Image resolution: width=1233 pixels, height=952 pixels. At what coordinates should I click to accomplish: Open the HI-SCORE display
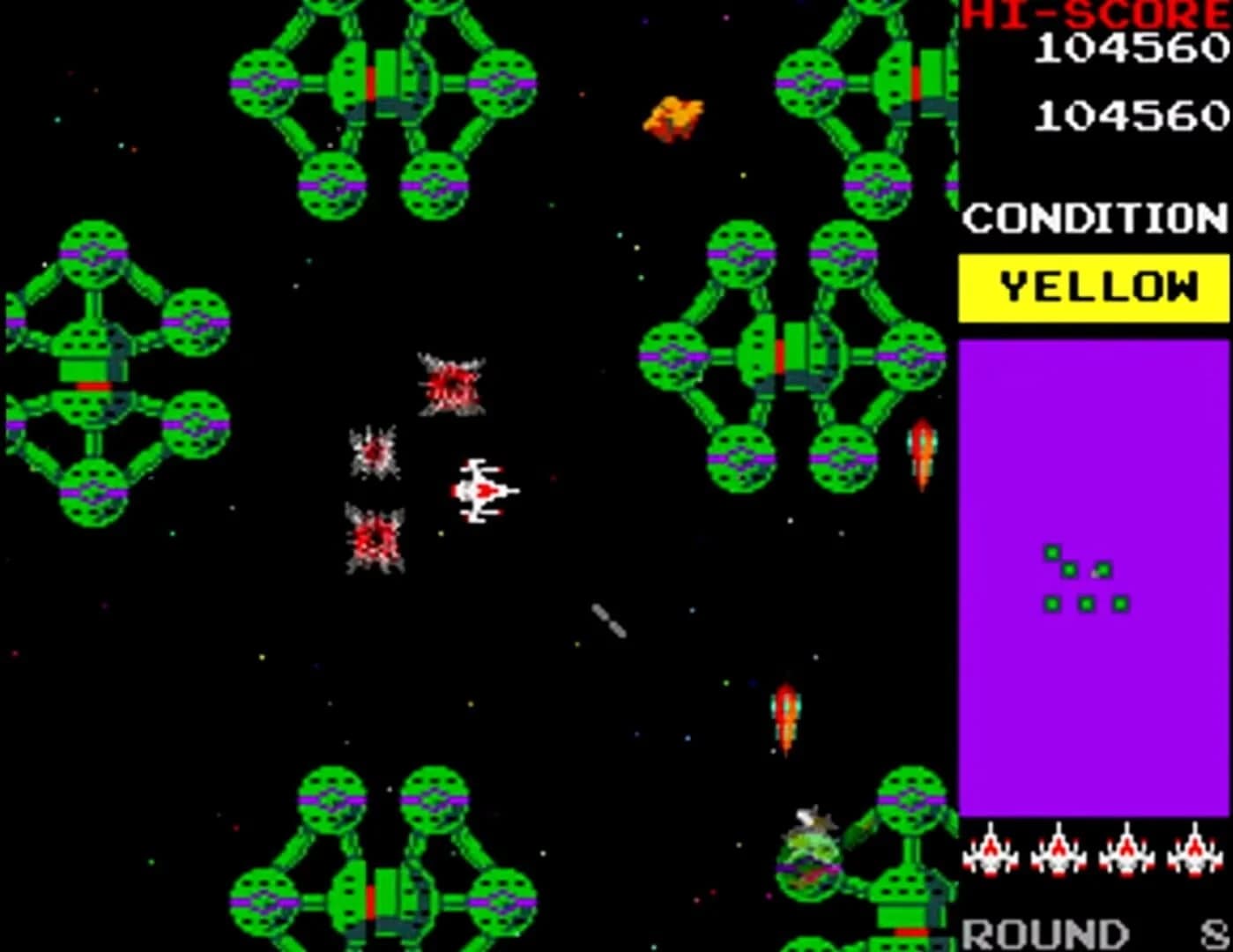tap(1093, 16)
